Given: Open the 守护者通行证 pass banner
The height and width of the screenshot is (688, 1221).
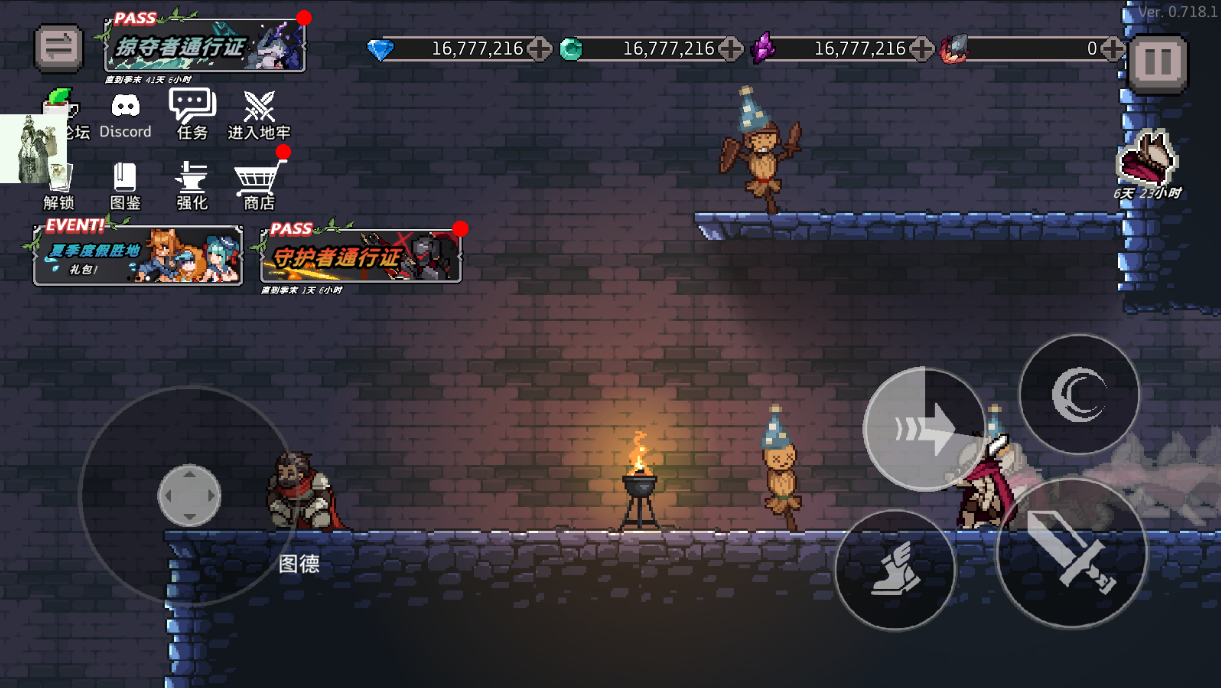Looking at the screenshot, I should click(x=361, y=255).
